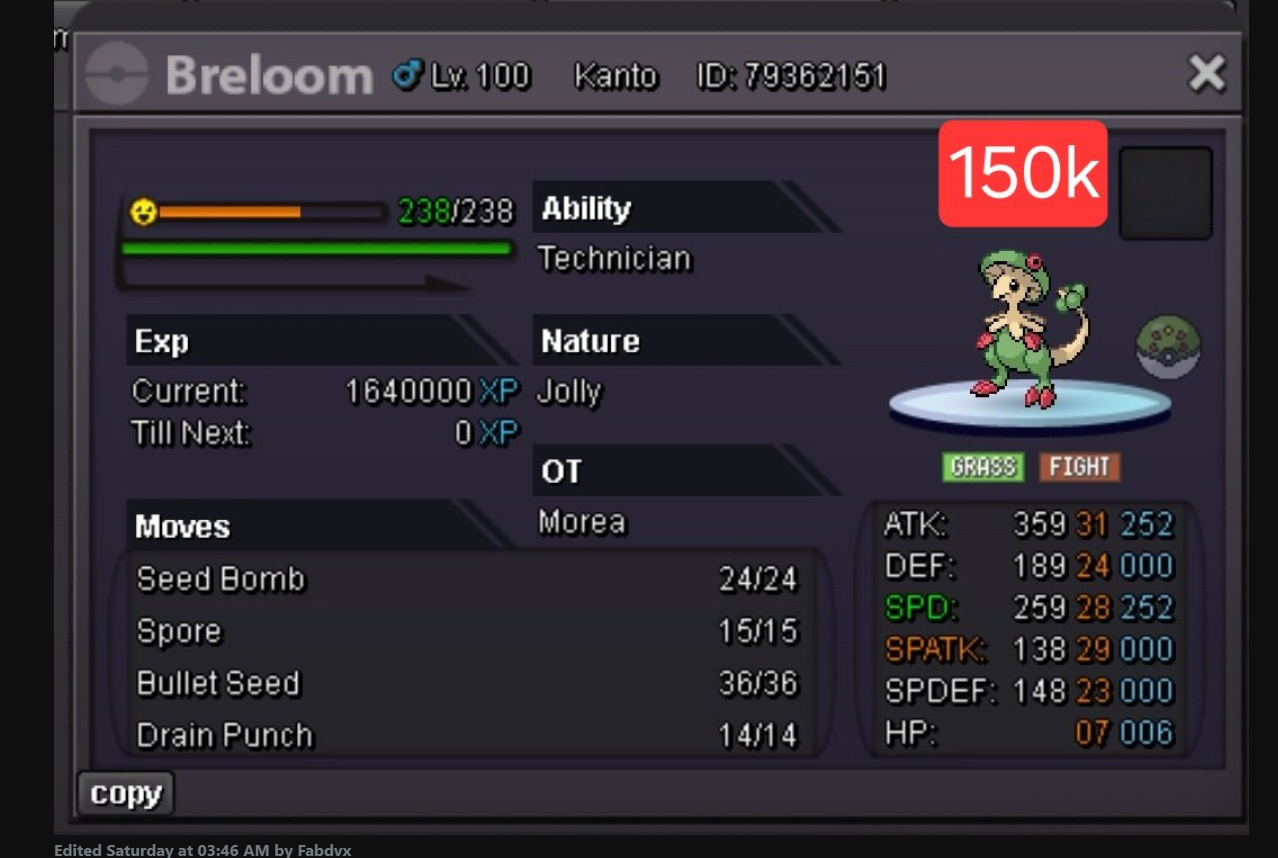Select the Drain Punch move row
The image size is (1278, 858).
click(468, 735)
